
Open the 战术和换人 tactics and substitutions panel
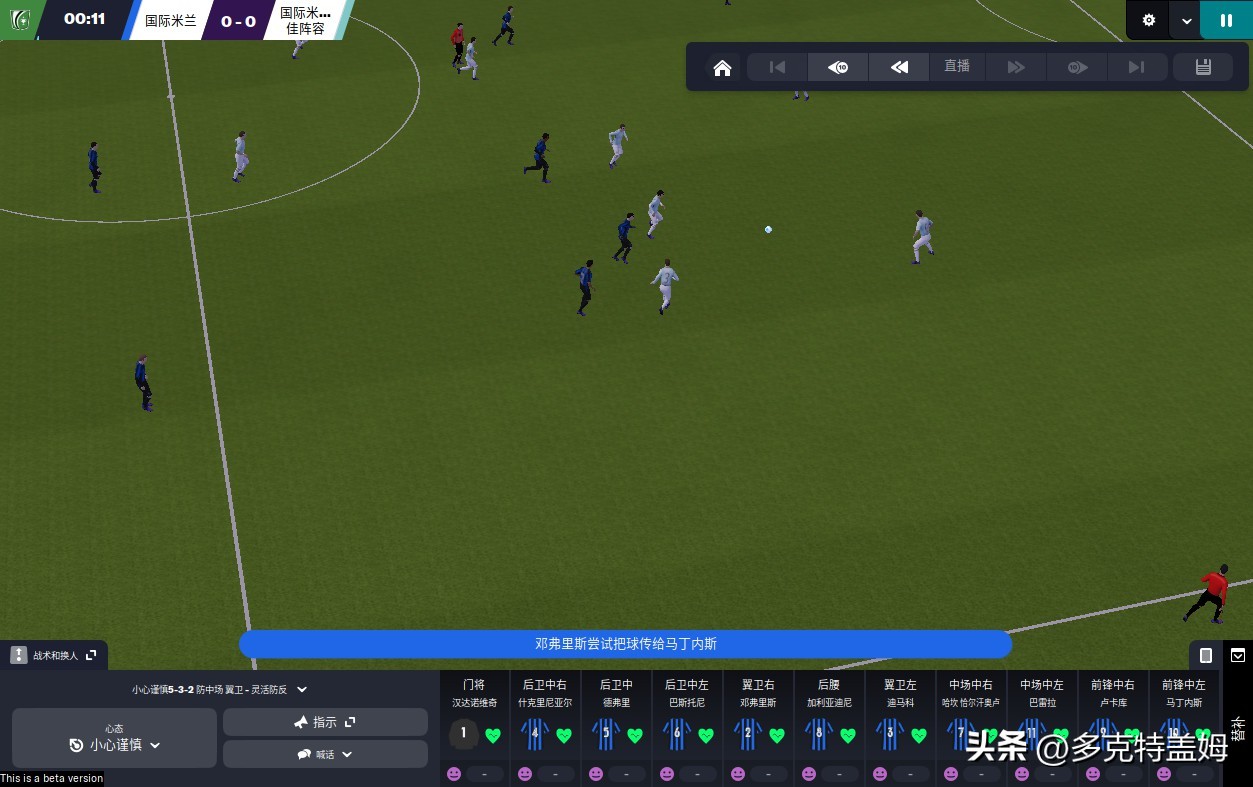pyautogui.click(x=54, y=655)
